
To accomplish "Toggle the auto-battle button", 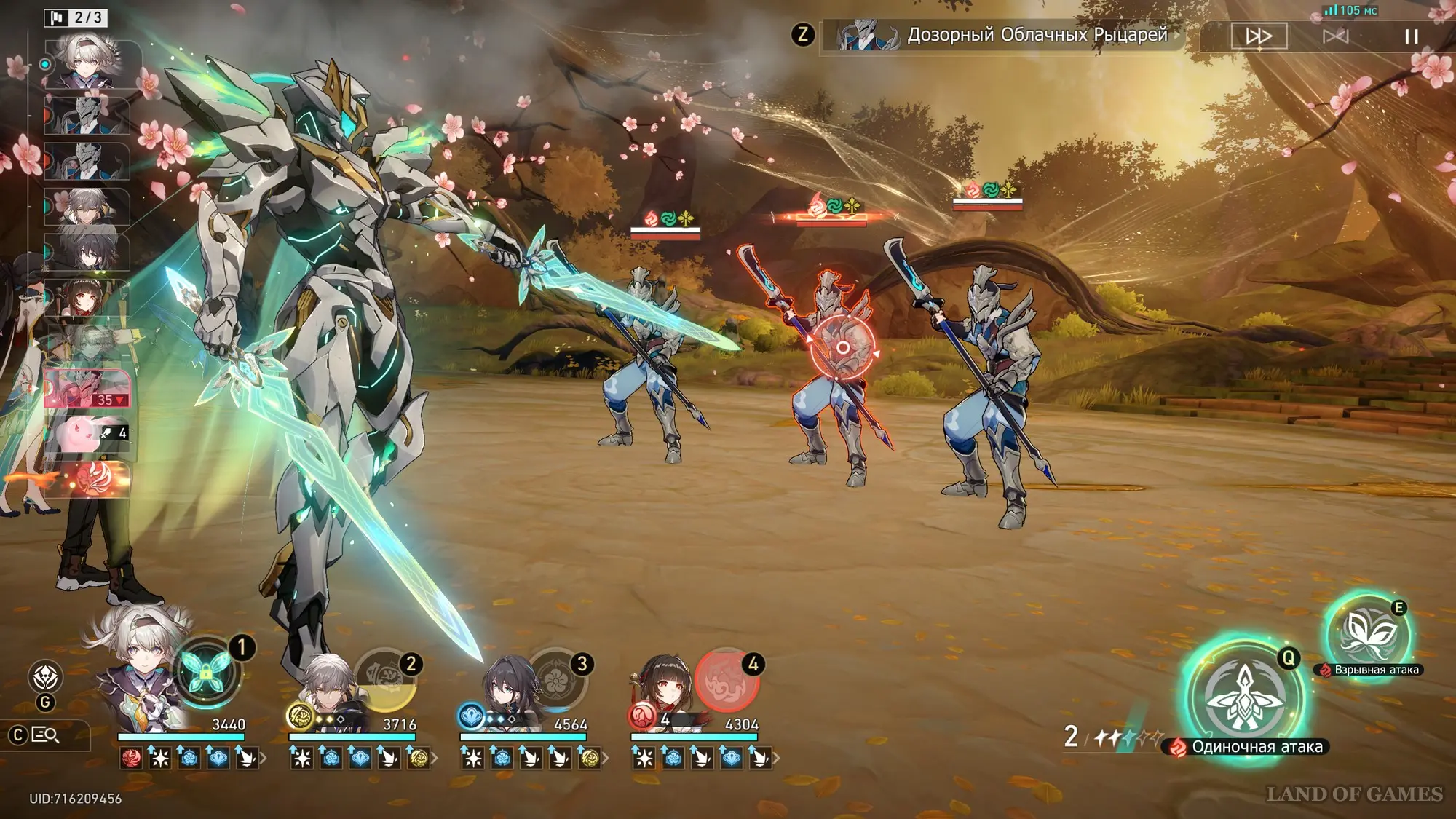I will pos(1335,36).
